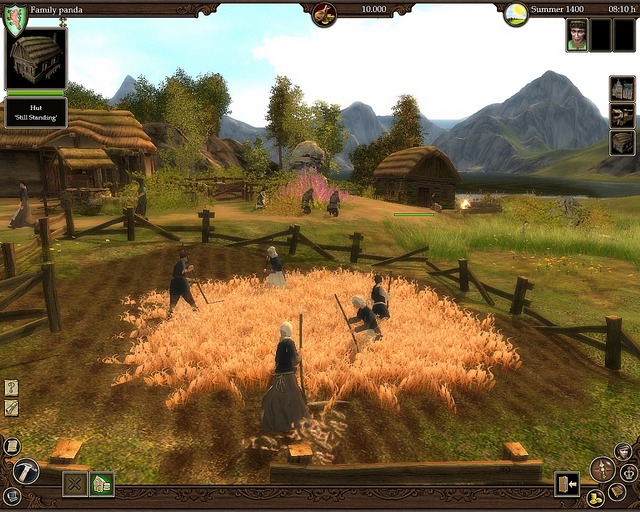
Task: Open the question mark help note
Action: [x=11, y=387]
